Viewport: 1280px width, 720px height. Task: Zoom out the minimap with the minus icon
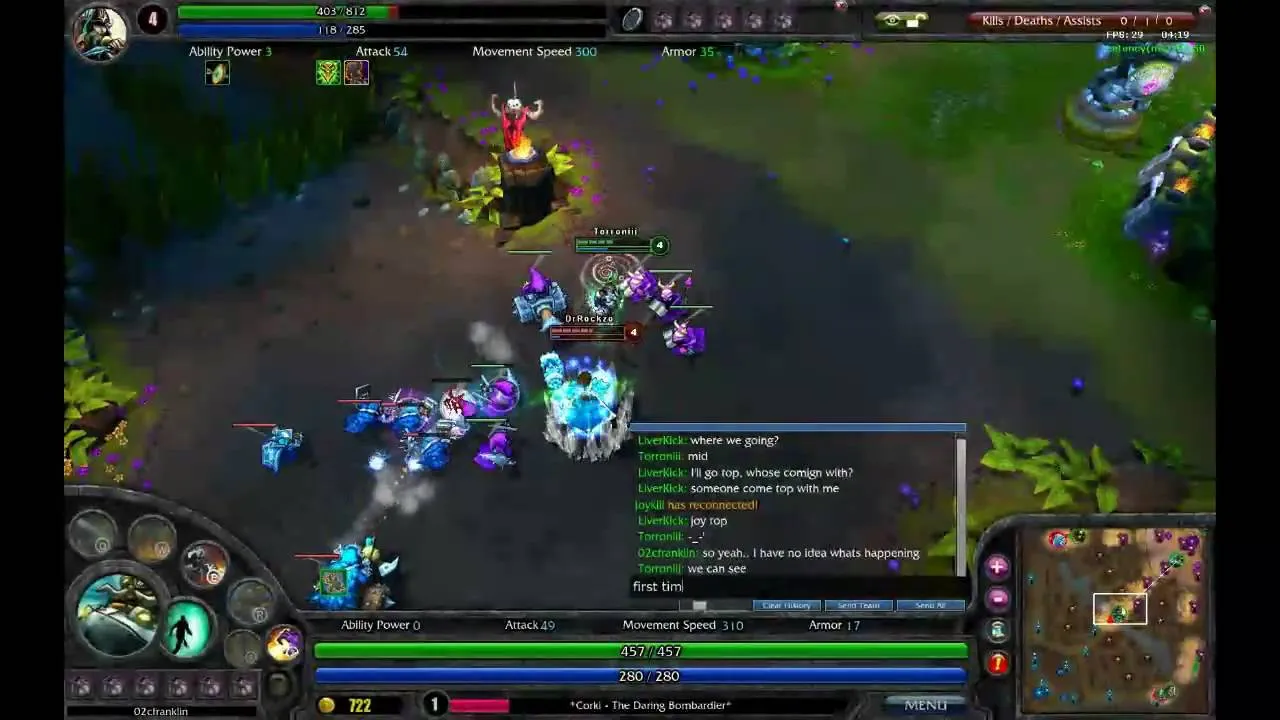point(997,597)
